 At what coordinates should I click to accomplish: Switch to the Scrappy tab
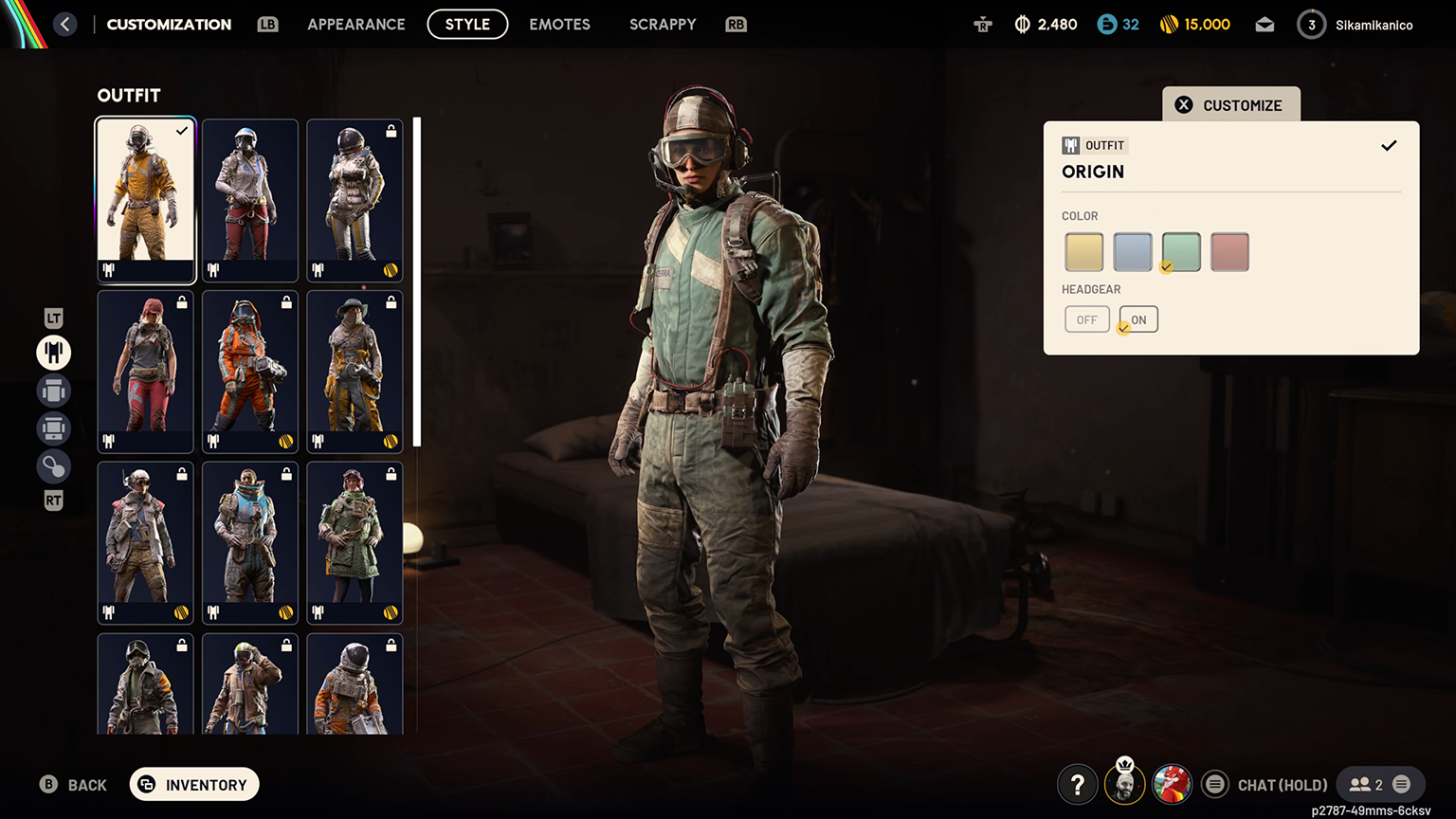pos(662,24)
